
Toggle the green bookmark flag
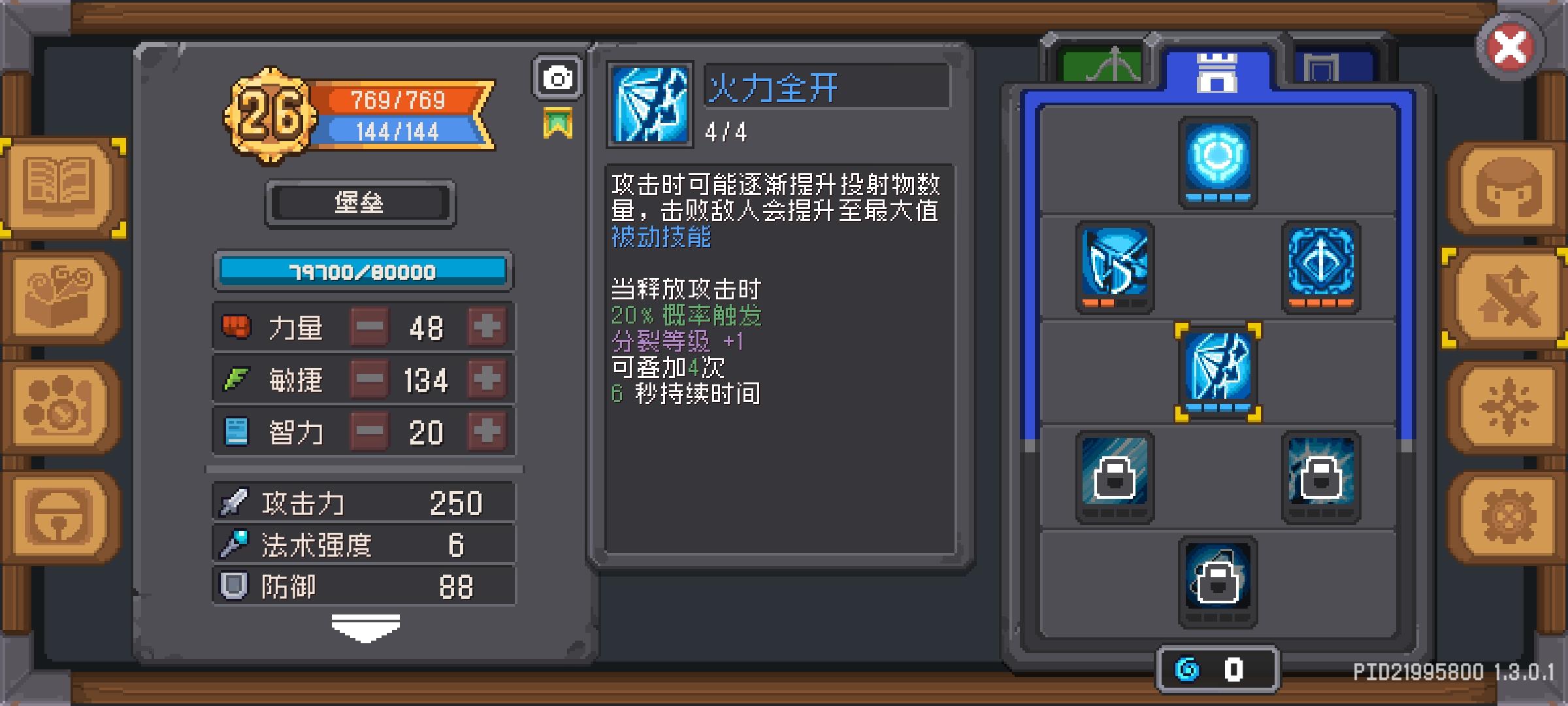[x=559, y=121]
